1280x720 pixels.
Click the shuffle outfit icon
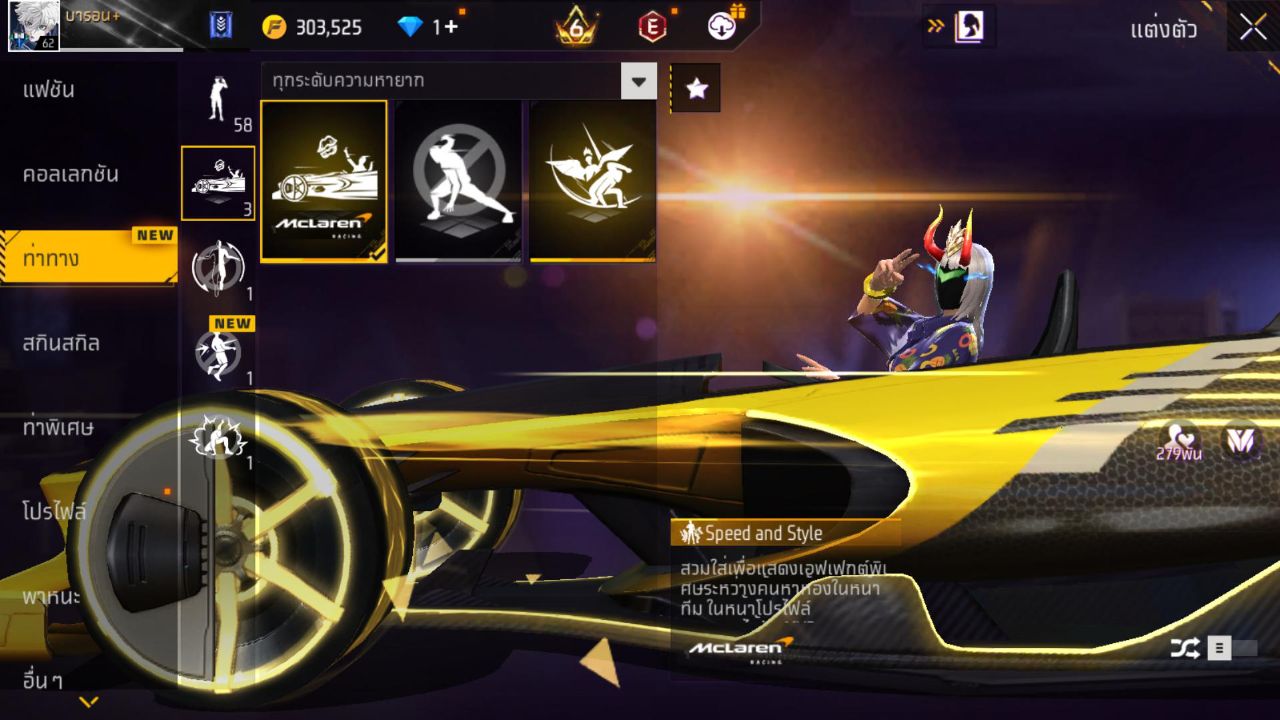1186,648
